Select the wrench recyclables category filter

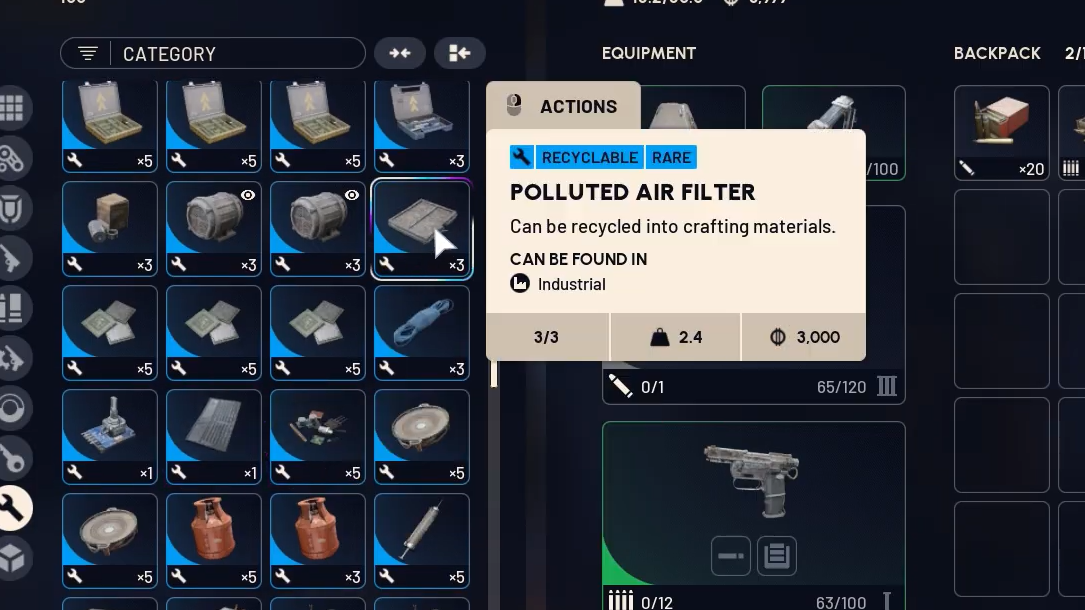point(12,508)
